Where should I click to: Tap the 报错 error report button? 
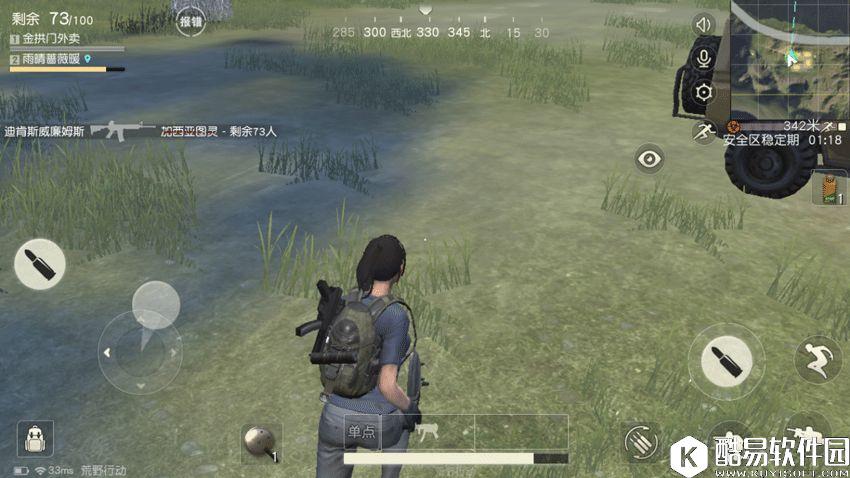(x=190, y=20)
